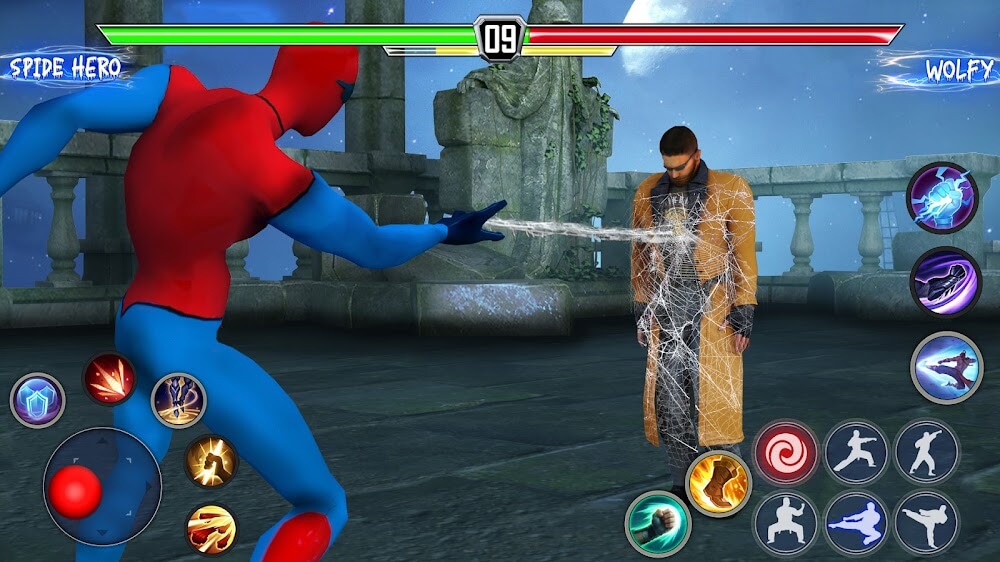
Task: Use the red flying rocks skill
Action: [212, 528]
